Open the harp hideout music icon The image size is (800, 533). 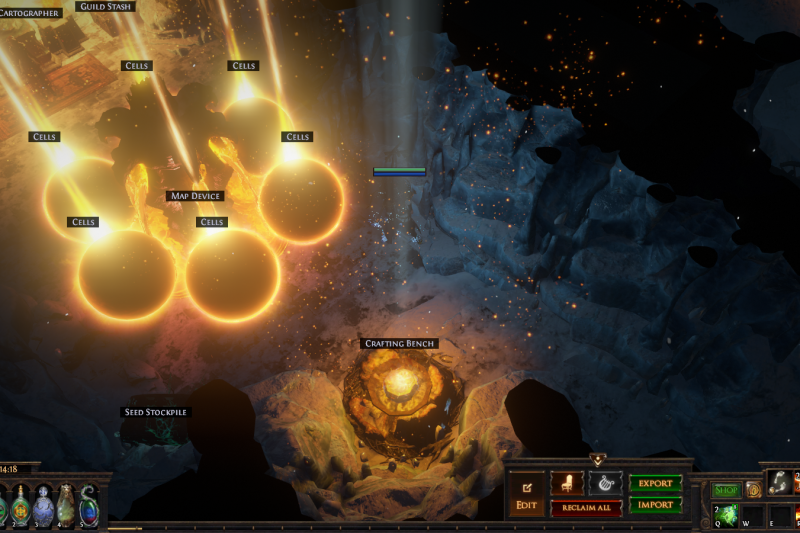click(x=605, y=484)
